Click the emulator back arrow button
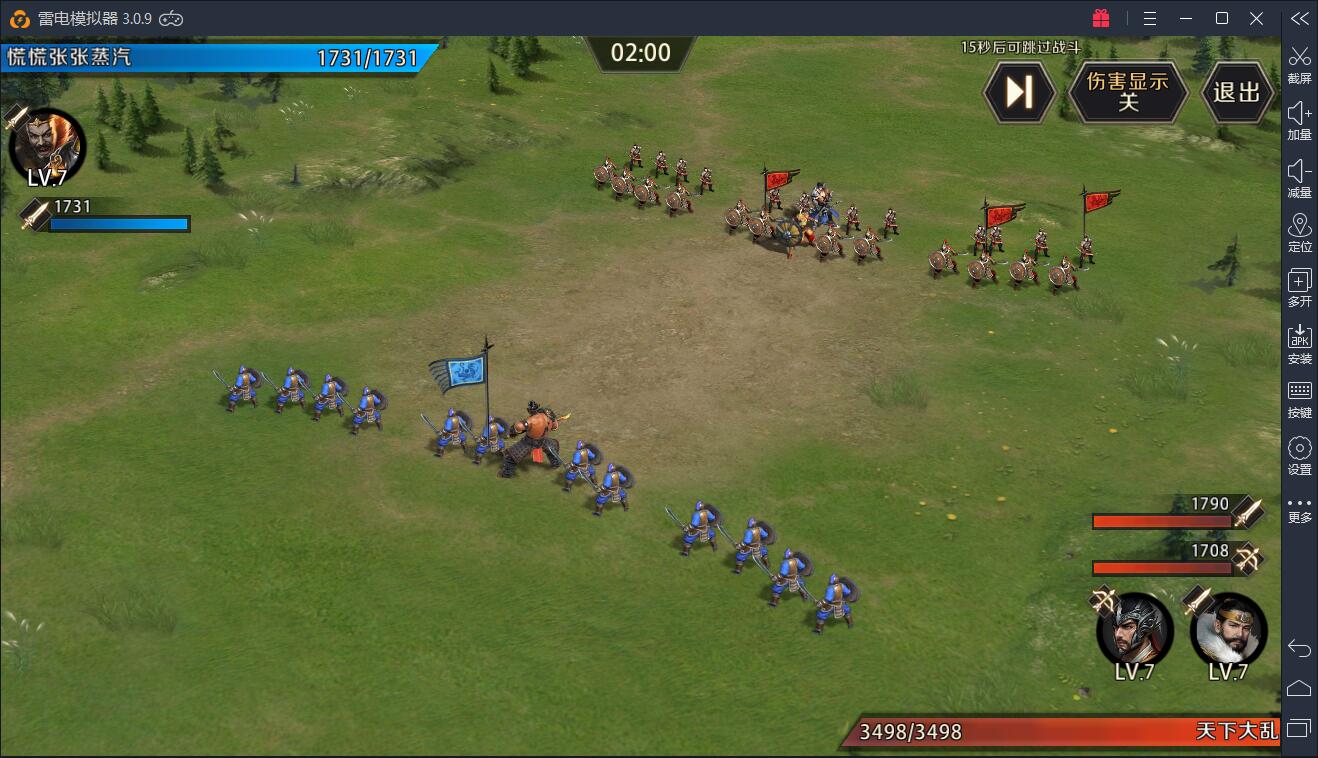This screenshot has height=758, width=1318. coord(1299,649)
